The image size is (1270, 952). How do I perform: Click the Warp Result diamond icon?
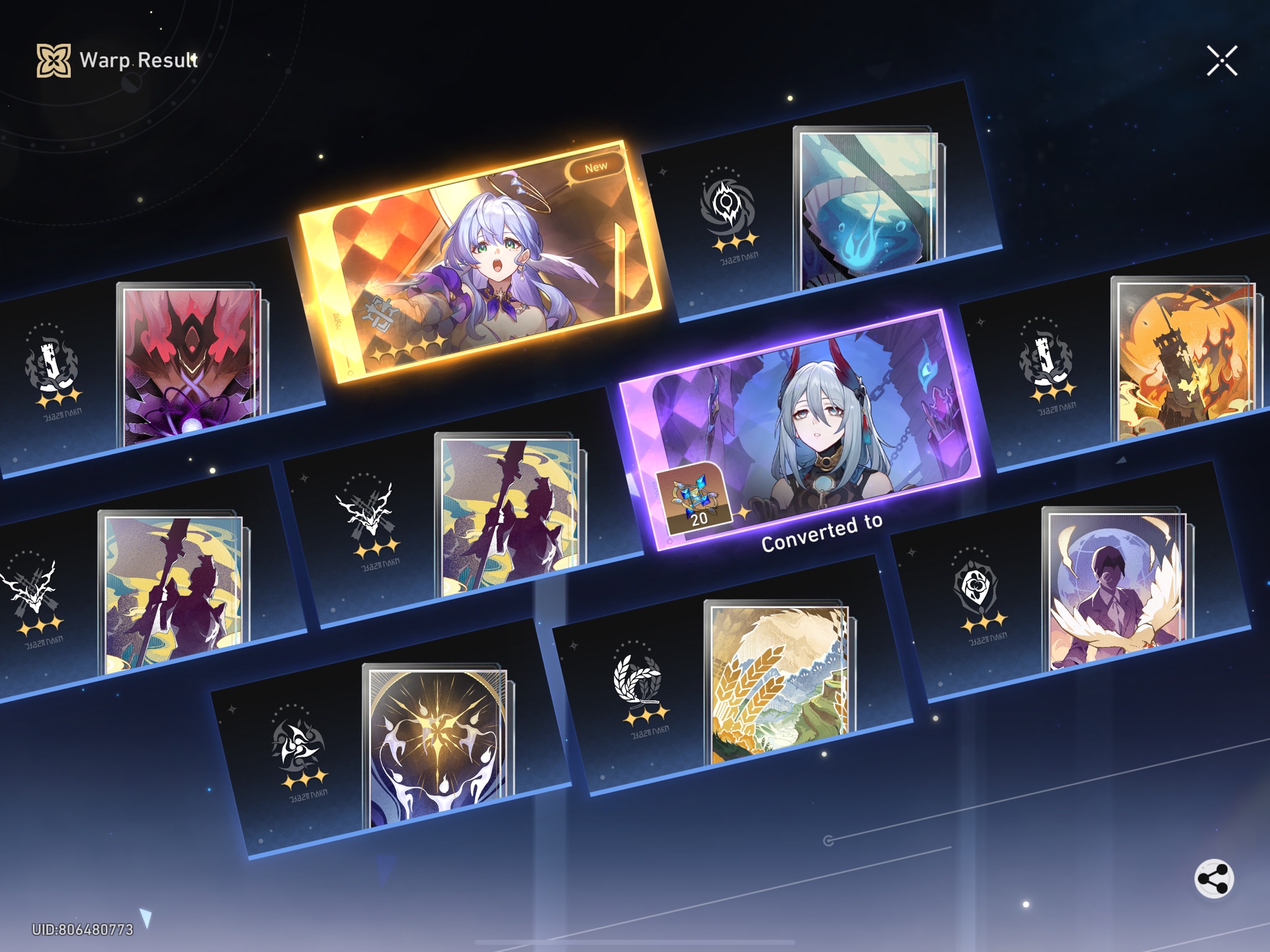(x=53, y=60)
